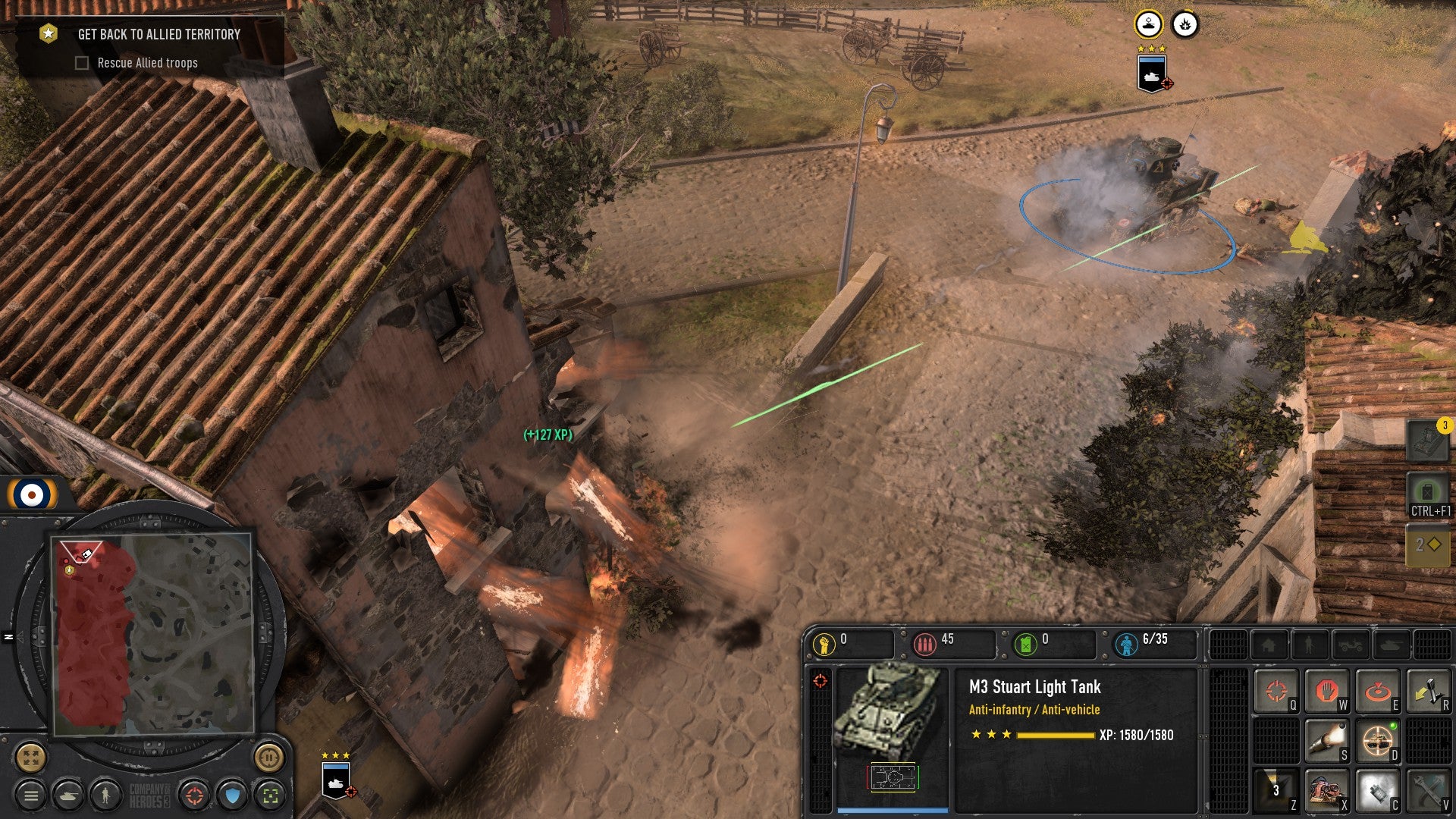Select all infantry with the soldier icon button

(x=105, y=795)
